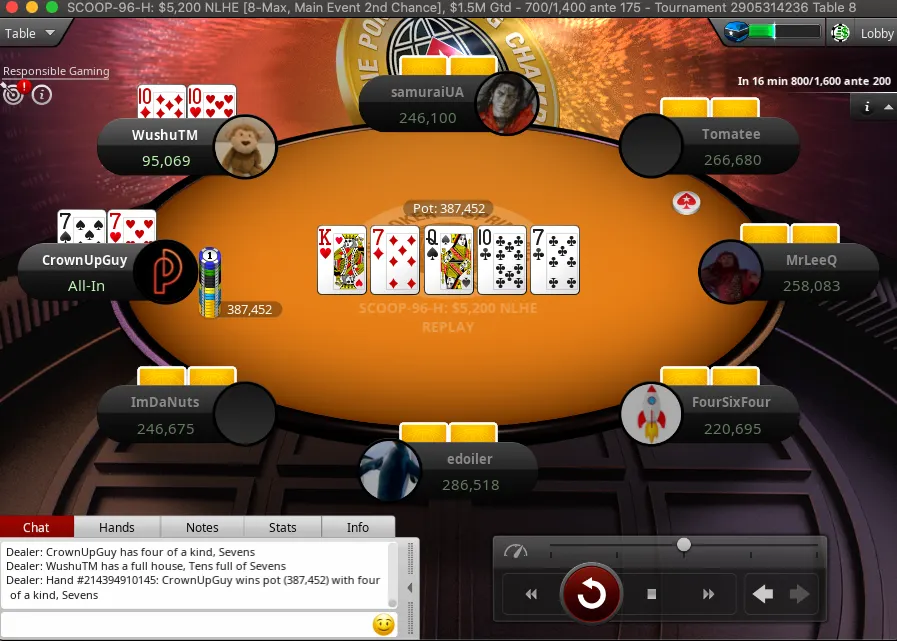Rewind the replay

pos(531,594)
